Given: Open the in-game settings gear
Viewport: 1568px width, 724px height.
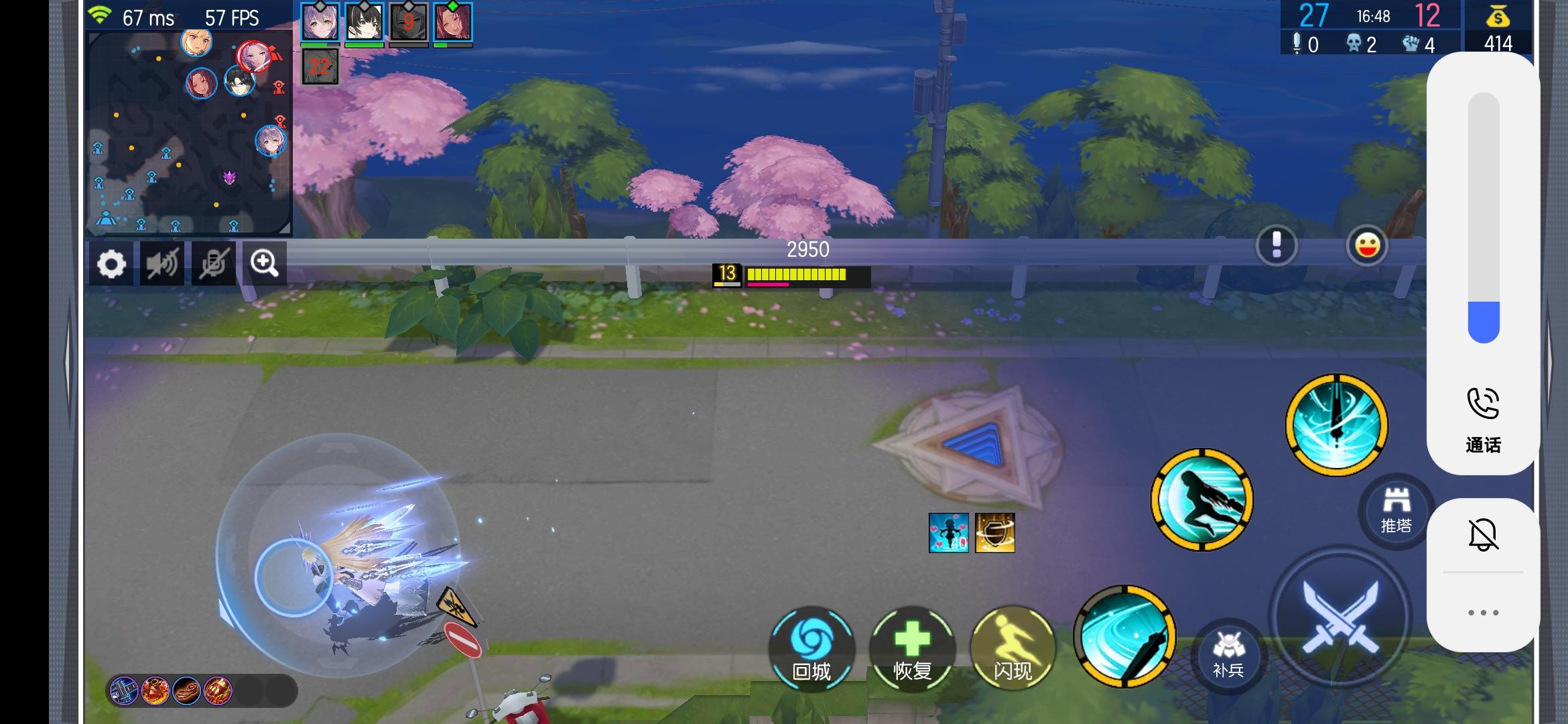Looking at the screenshot, I should point(113,263).
